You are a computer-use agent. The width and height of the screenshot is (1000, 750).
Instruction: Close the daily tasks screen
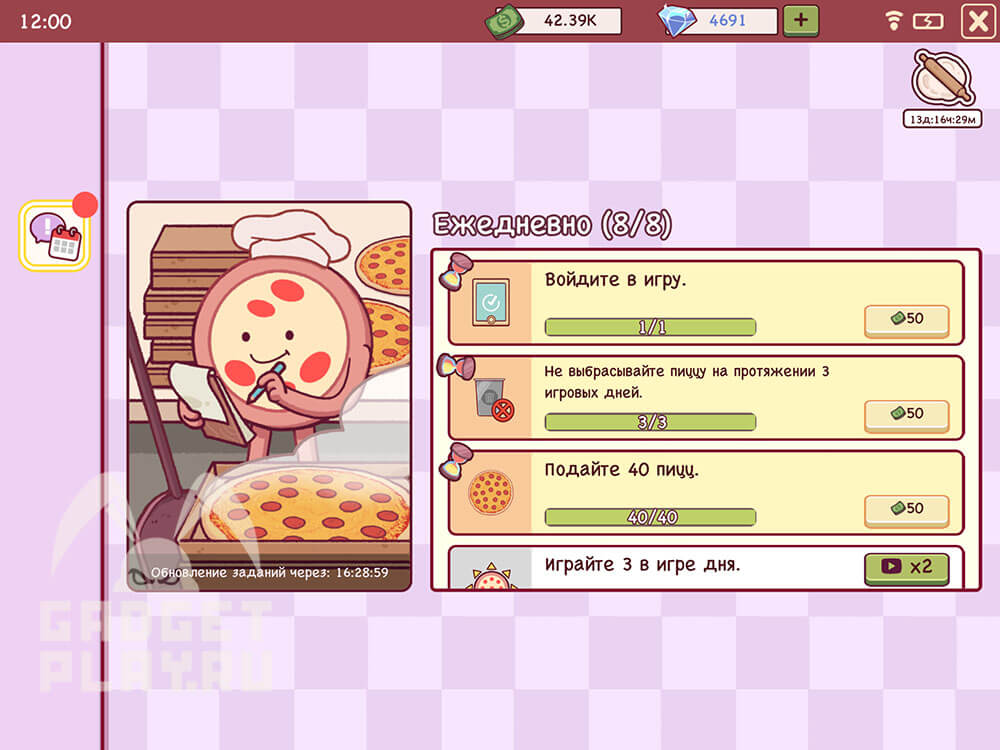click(x=977, y=21)
